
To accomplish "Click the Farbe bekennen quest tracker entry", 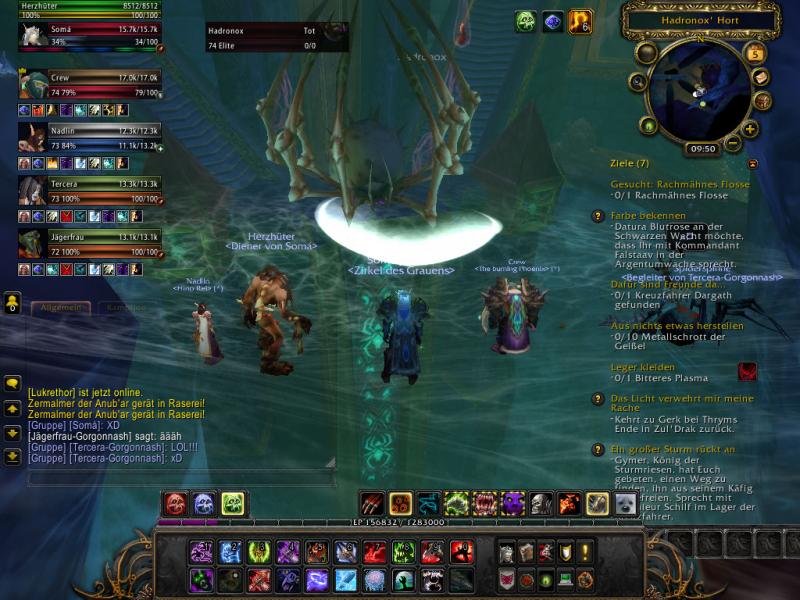I will [x=646, y=215].
